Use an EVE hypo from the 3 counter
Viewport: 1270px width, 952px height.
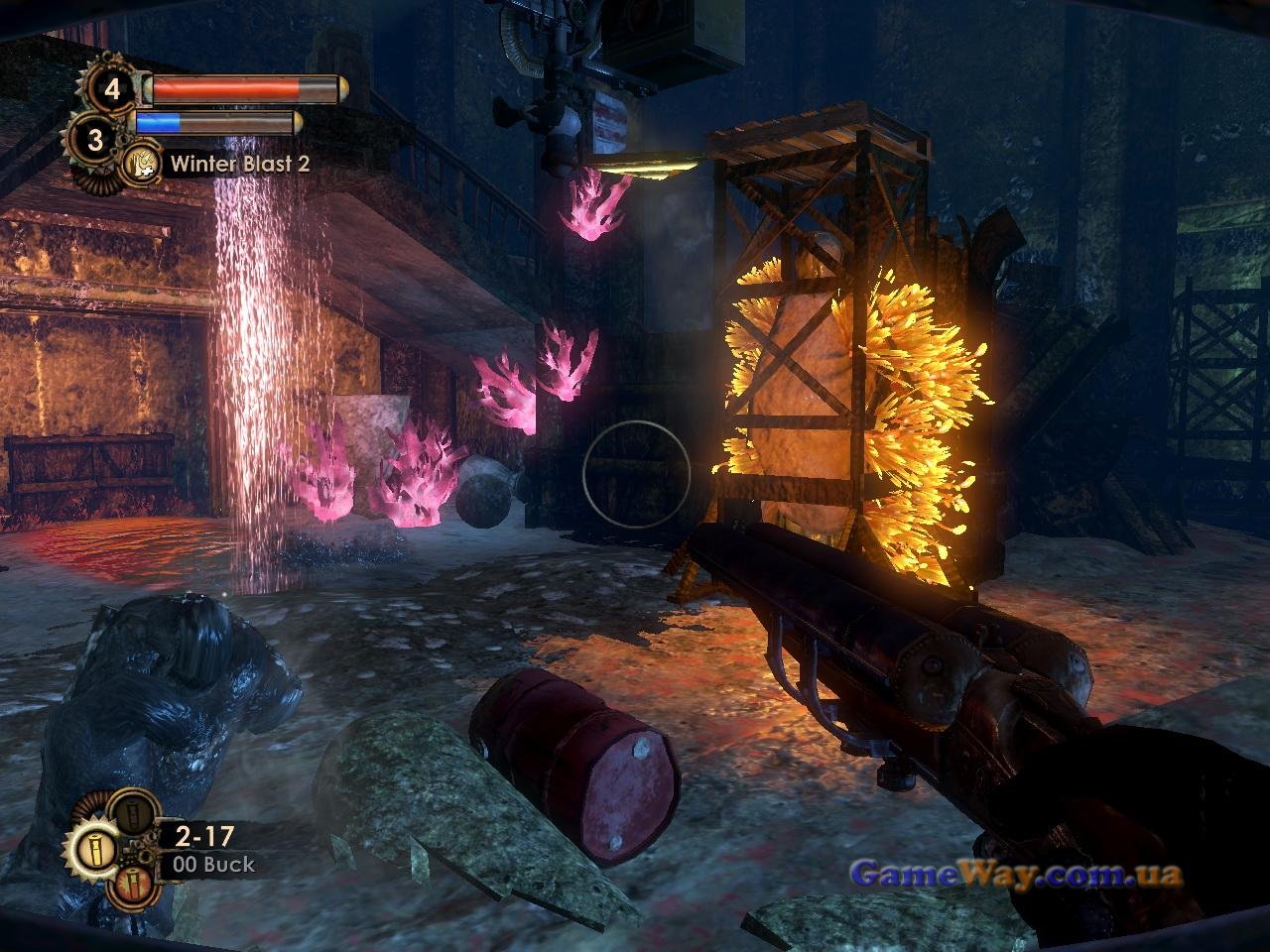[94, 140]
